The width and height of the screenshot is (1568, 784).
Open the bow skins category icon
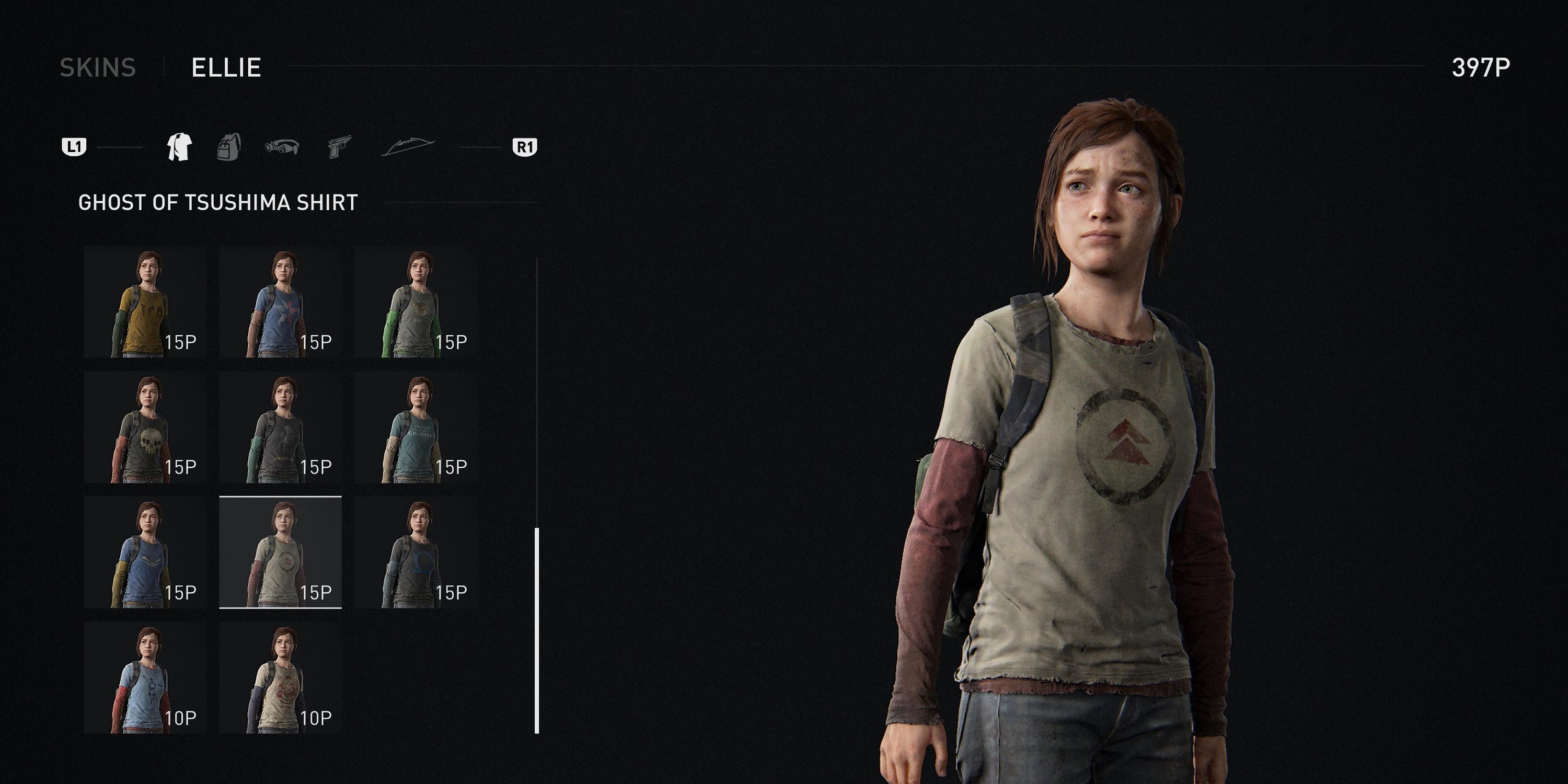407,146
